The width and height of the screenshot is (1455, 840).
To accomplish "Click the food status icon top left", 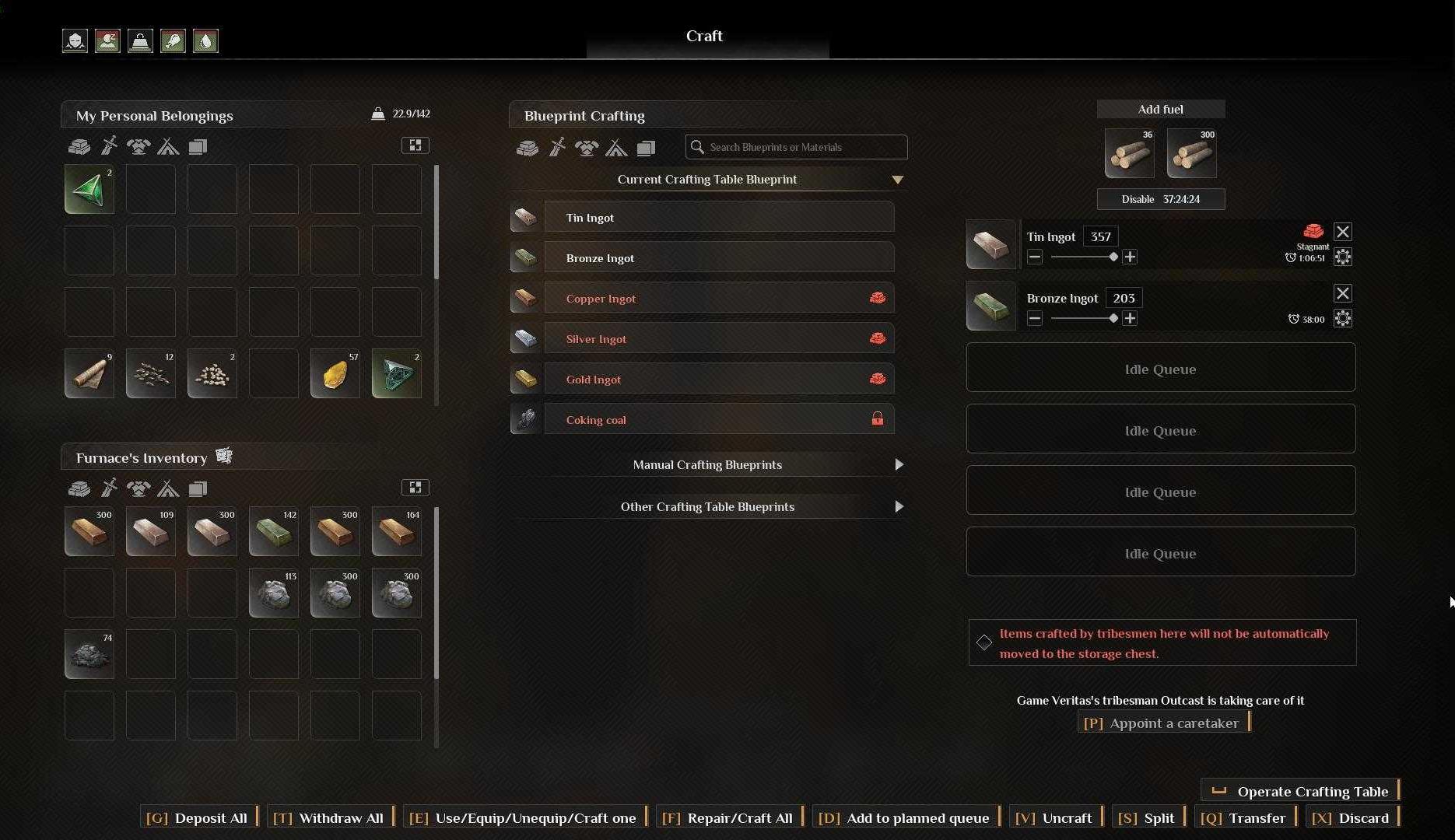I will pyautogui.click(x=173, y=40).
